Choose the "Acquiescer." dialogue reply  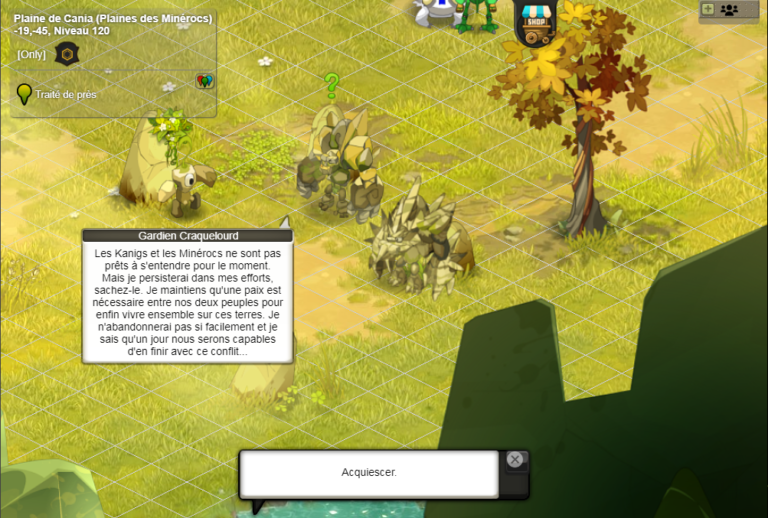point(369,473)
